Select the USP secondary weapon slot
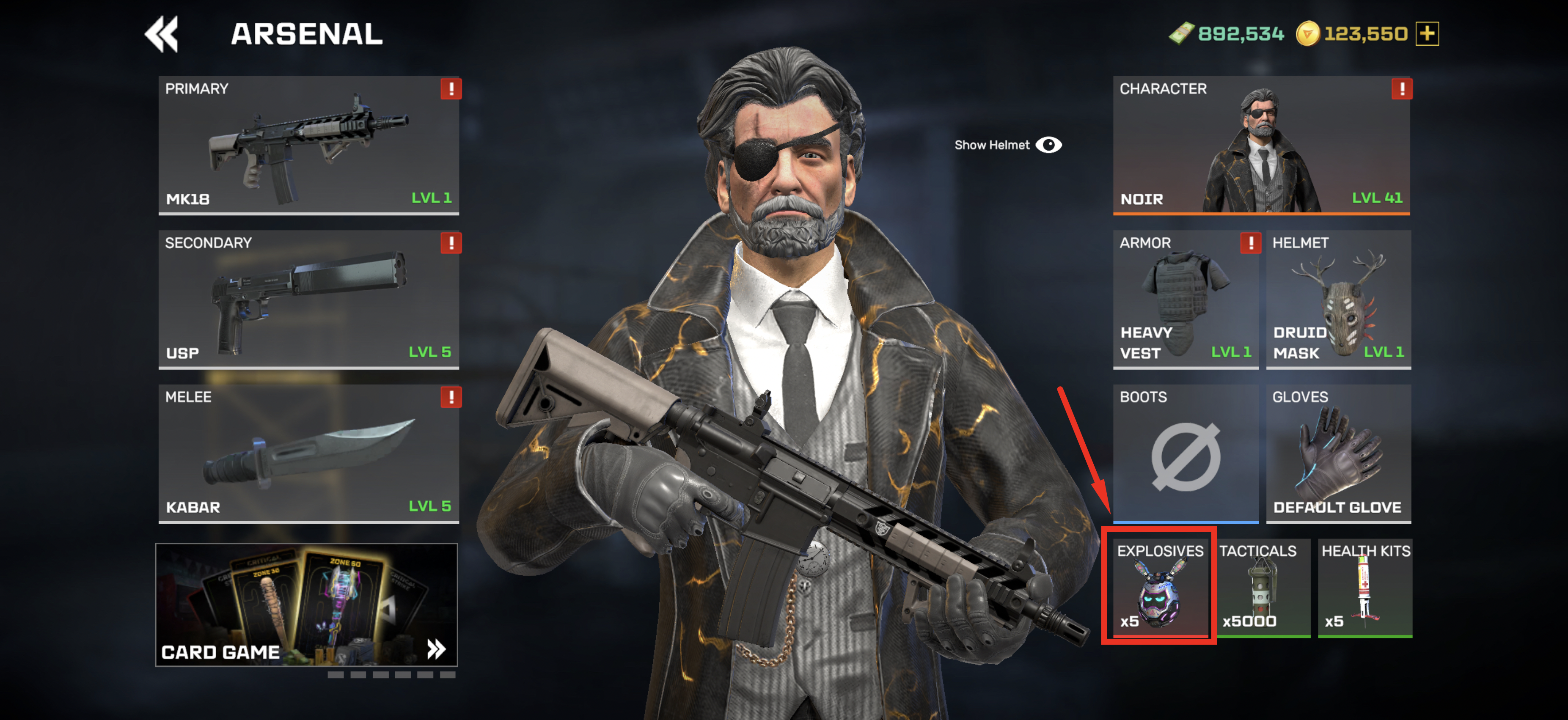This screenshot has height=720, width=1568. [x=308, y=299]
